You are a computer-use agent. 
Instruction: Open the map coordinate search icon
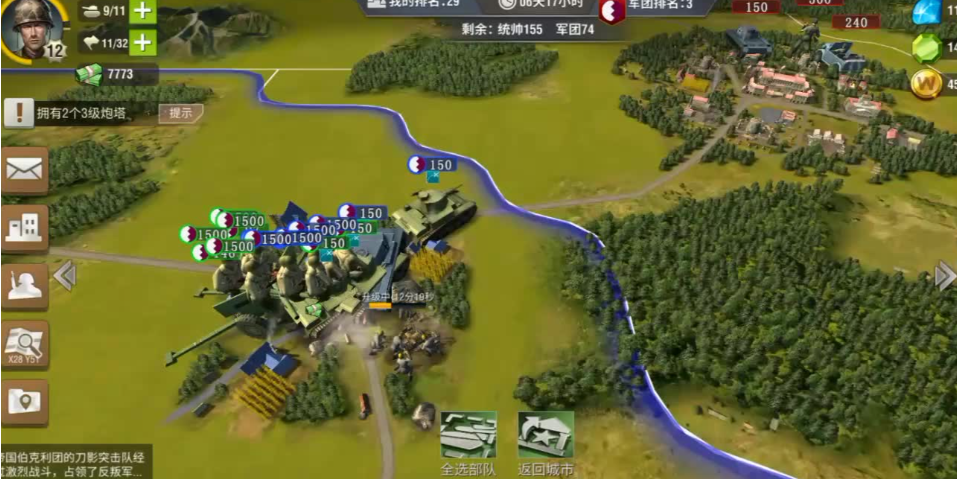pyautogui.click(x=24, y=344)
